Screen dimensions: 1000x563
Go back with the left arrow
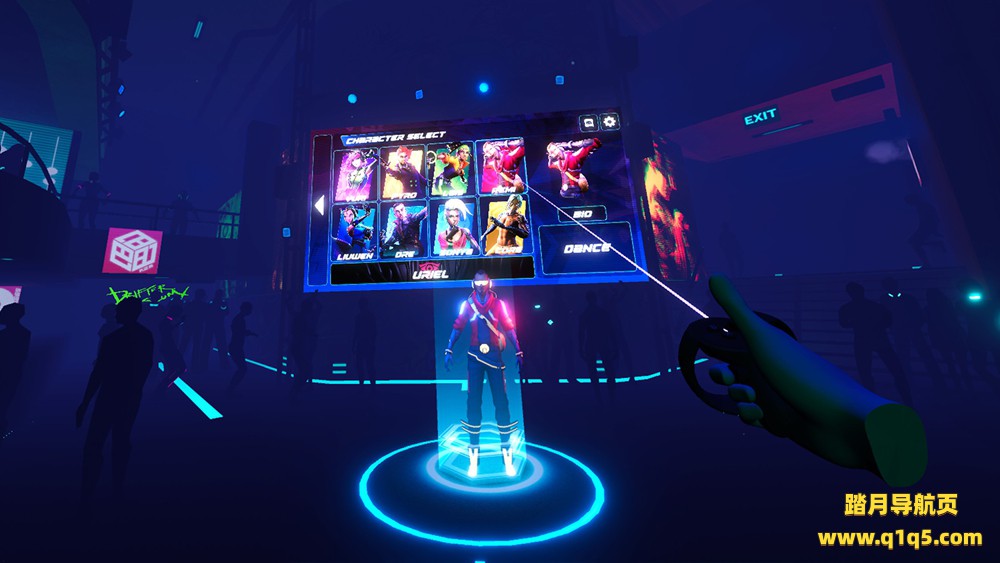pos(319,205)
